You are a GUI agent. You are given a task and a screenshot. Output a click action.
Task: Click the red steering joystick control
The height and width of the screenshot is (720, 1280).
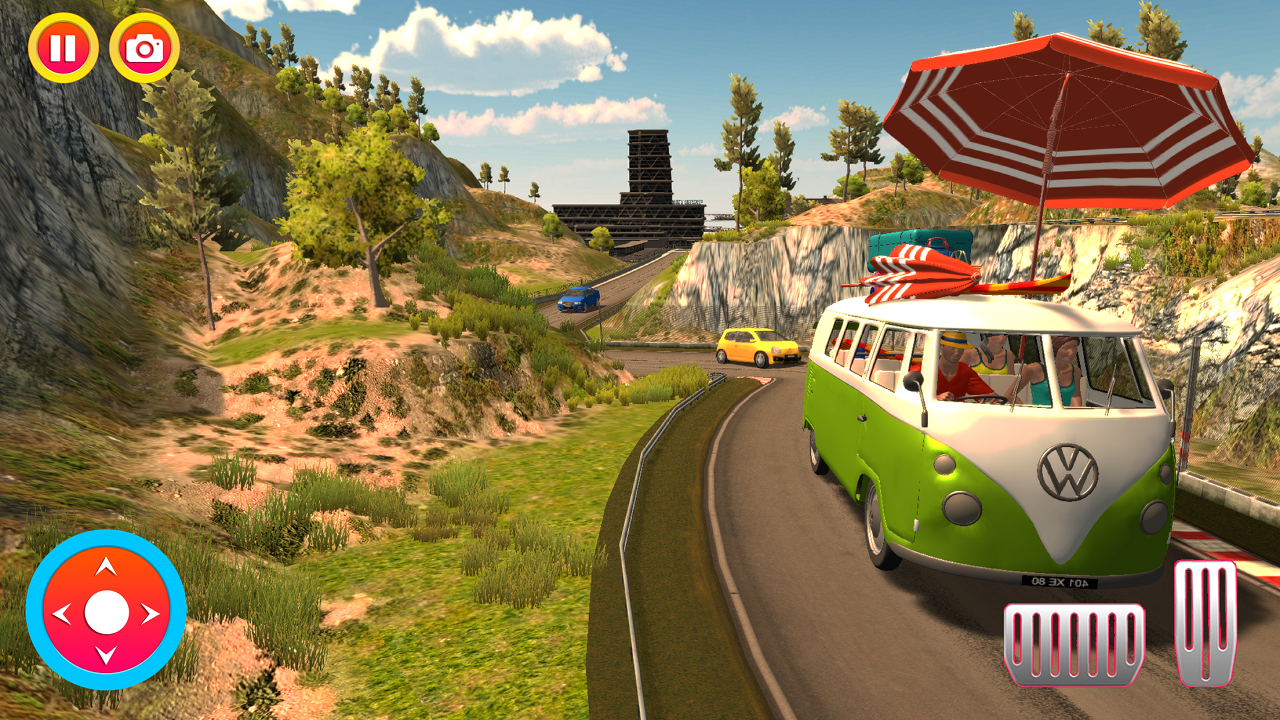click(x=106, y=611)
